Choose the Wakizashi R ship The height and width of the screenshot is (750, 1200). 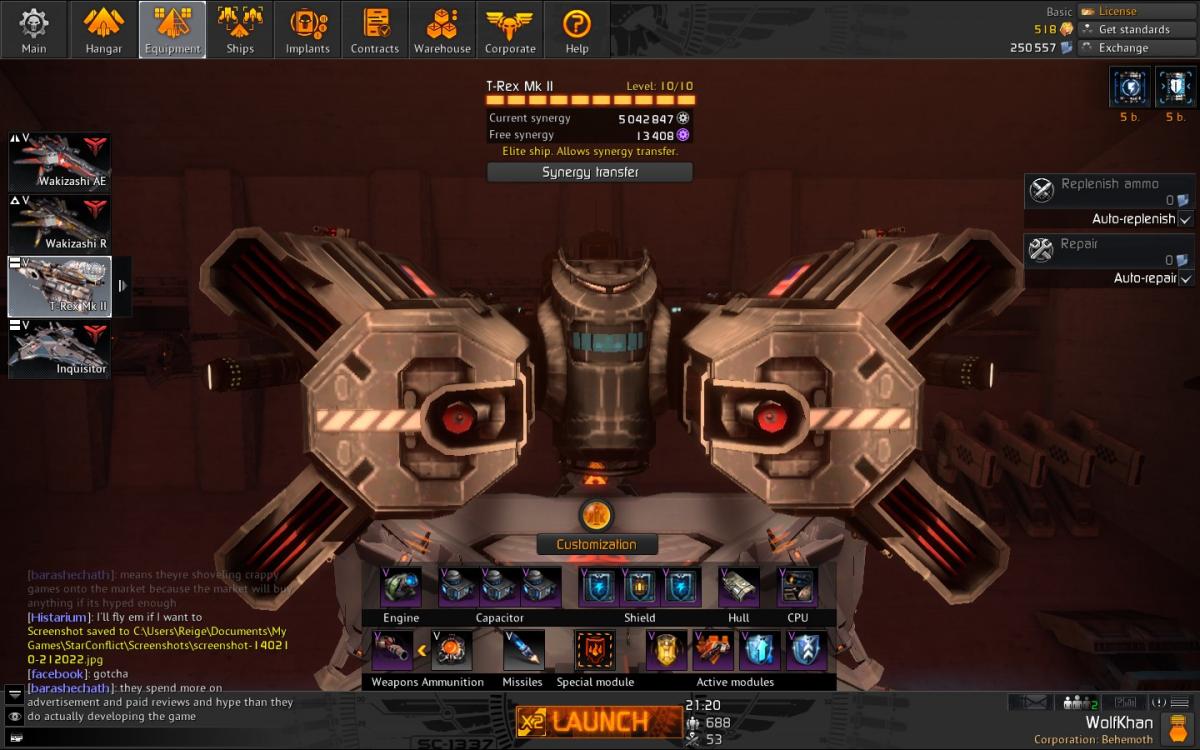click(60, 224)
